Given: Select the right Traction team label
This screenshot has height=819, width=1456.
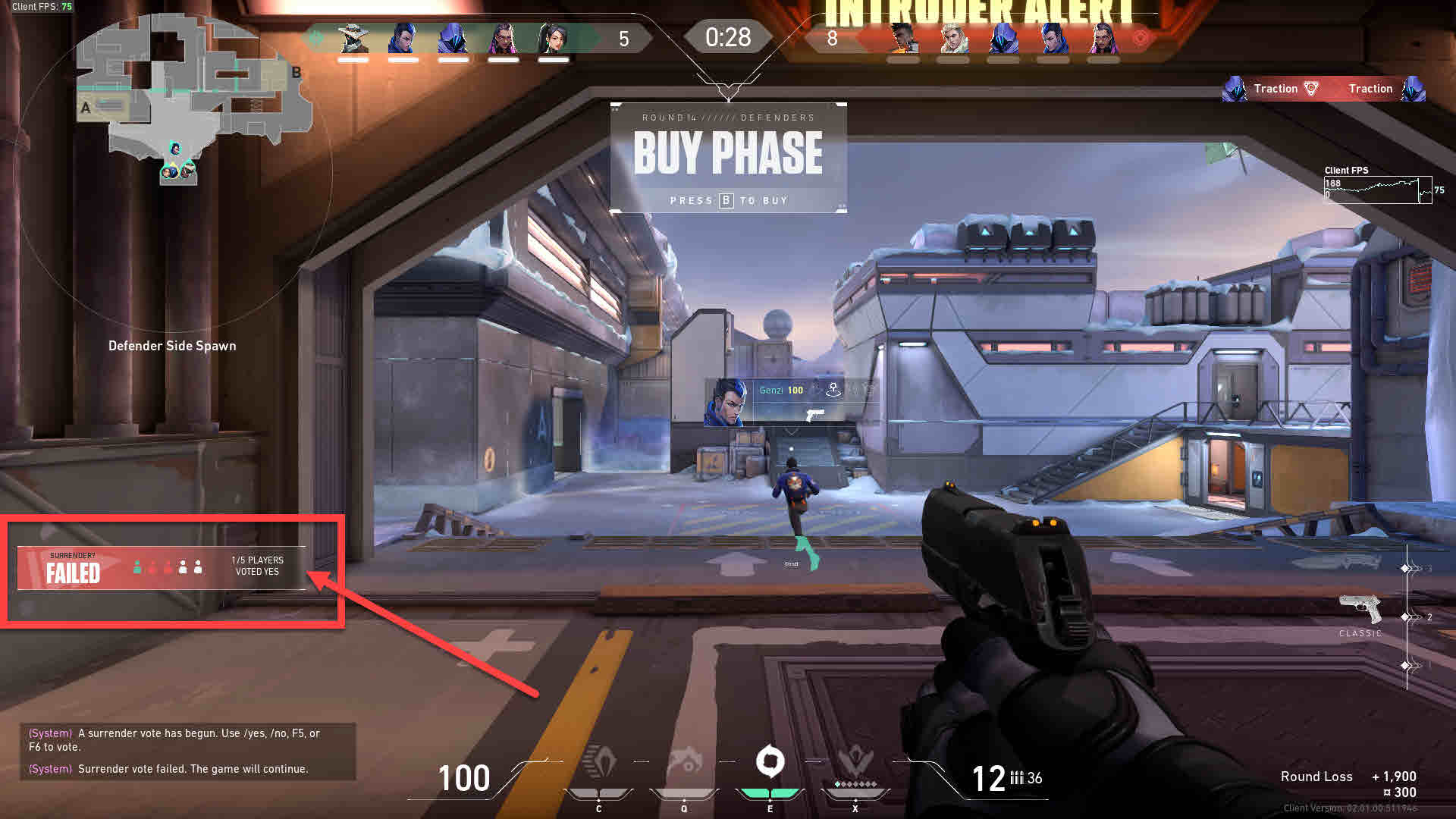Looking at the screenshot, I should (1371, 88).
